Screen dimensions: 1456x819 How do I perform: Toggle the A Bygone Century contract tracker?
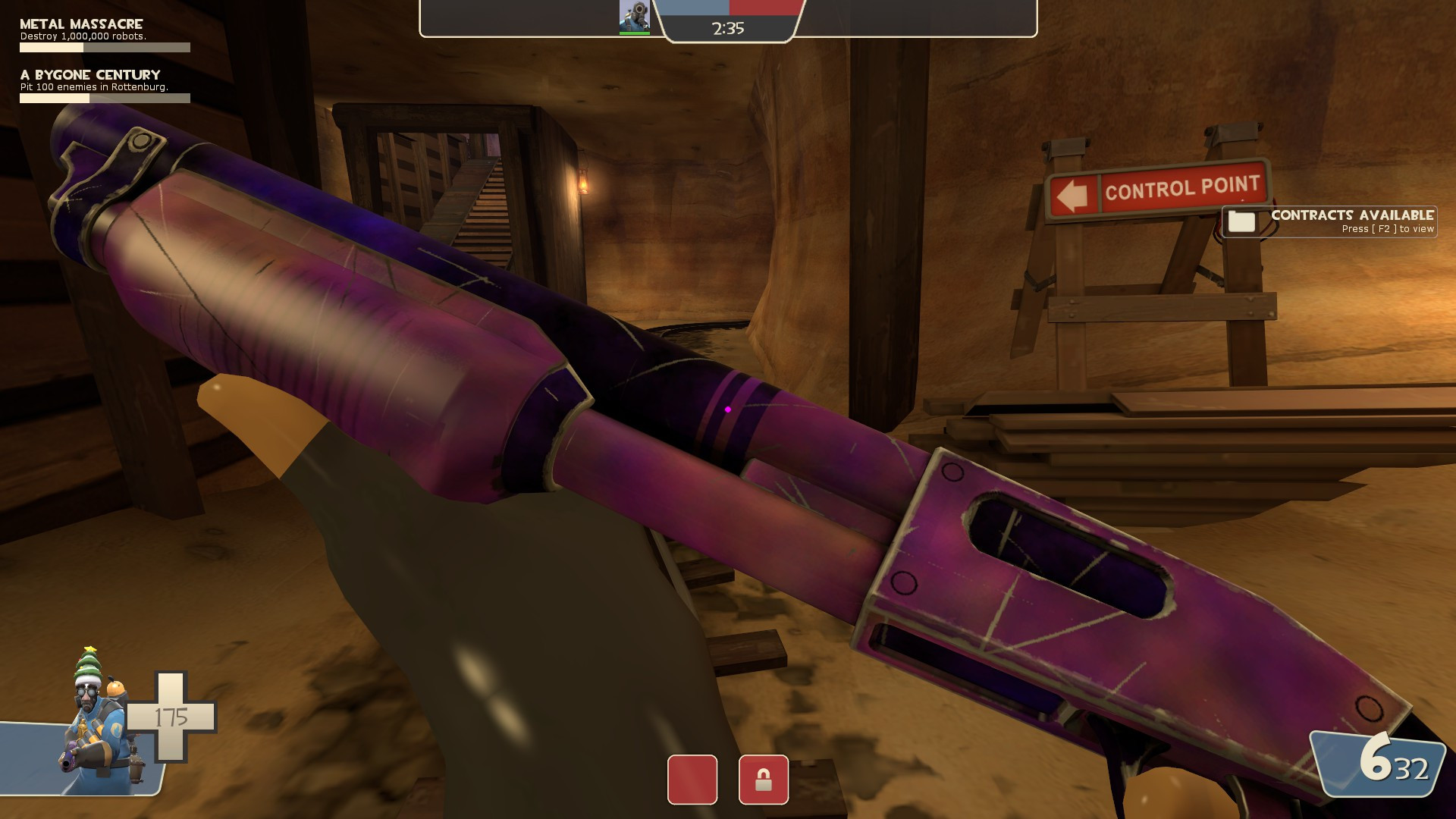pyautogui.click(x=89, y=75)
